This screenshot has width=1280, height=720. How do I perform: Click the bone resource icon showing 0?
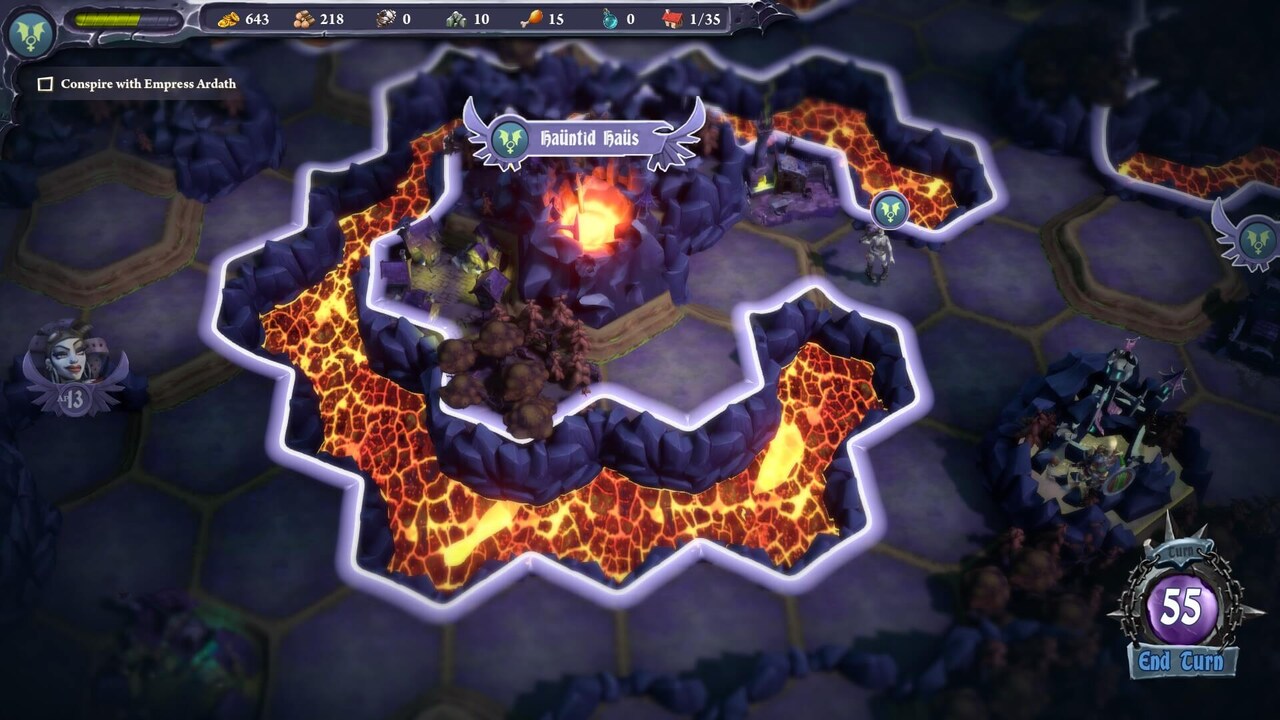click(385, 17)
